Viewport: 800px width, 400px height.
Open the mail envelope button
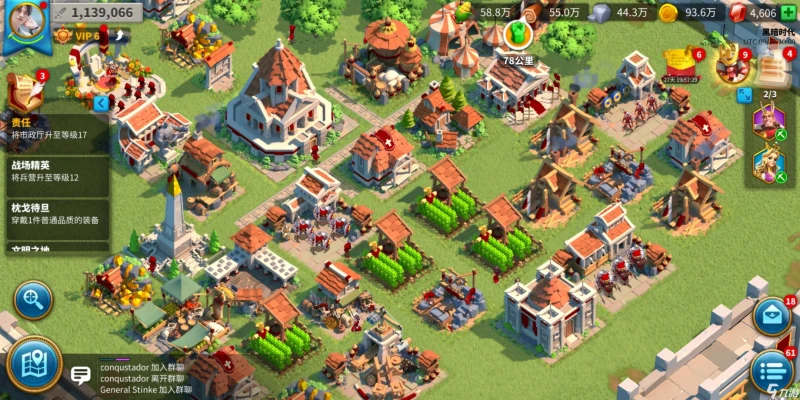click(772, 317)
